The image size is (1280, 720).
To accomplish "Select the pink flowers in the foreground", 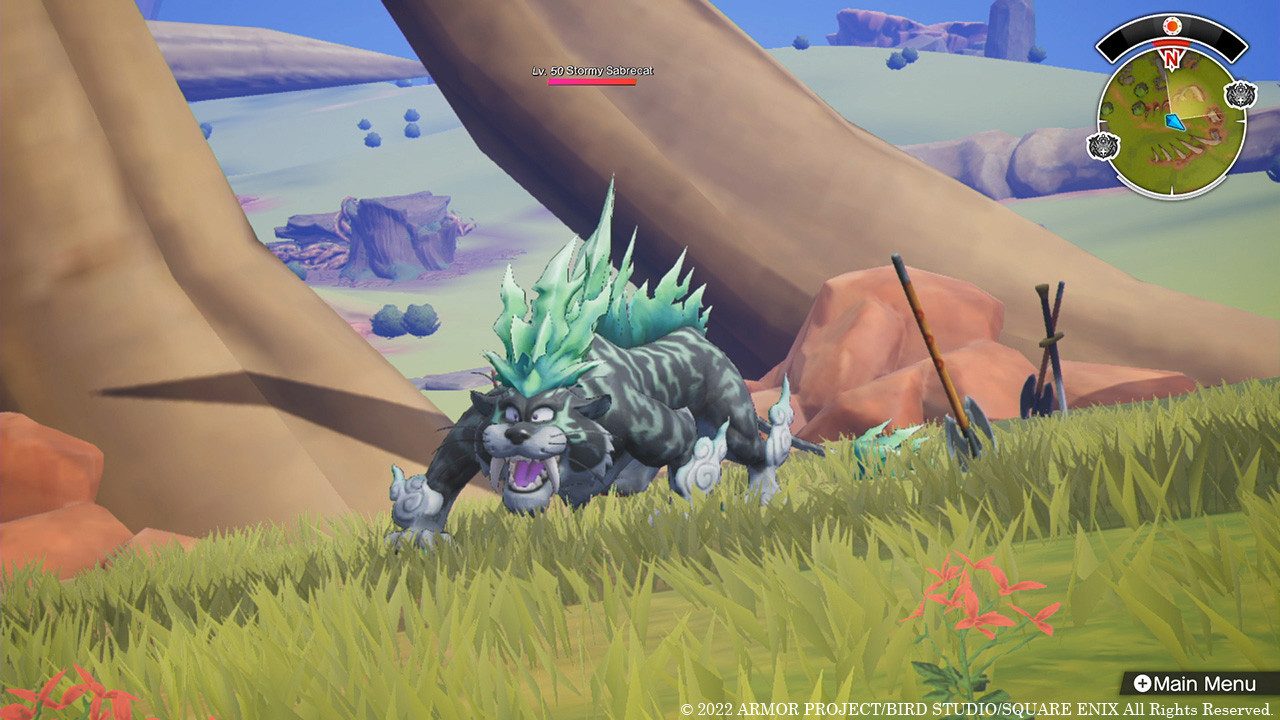I will (970, 590).
